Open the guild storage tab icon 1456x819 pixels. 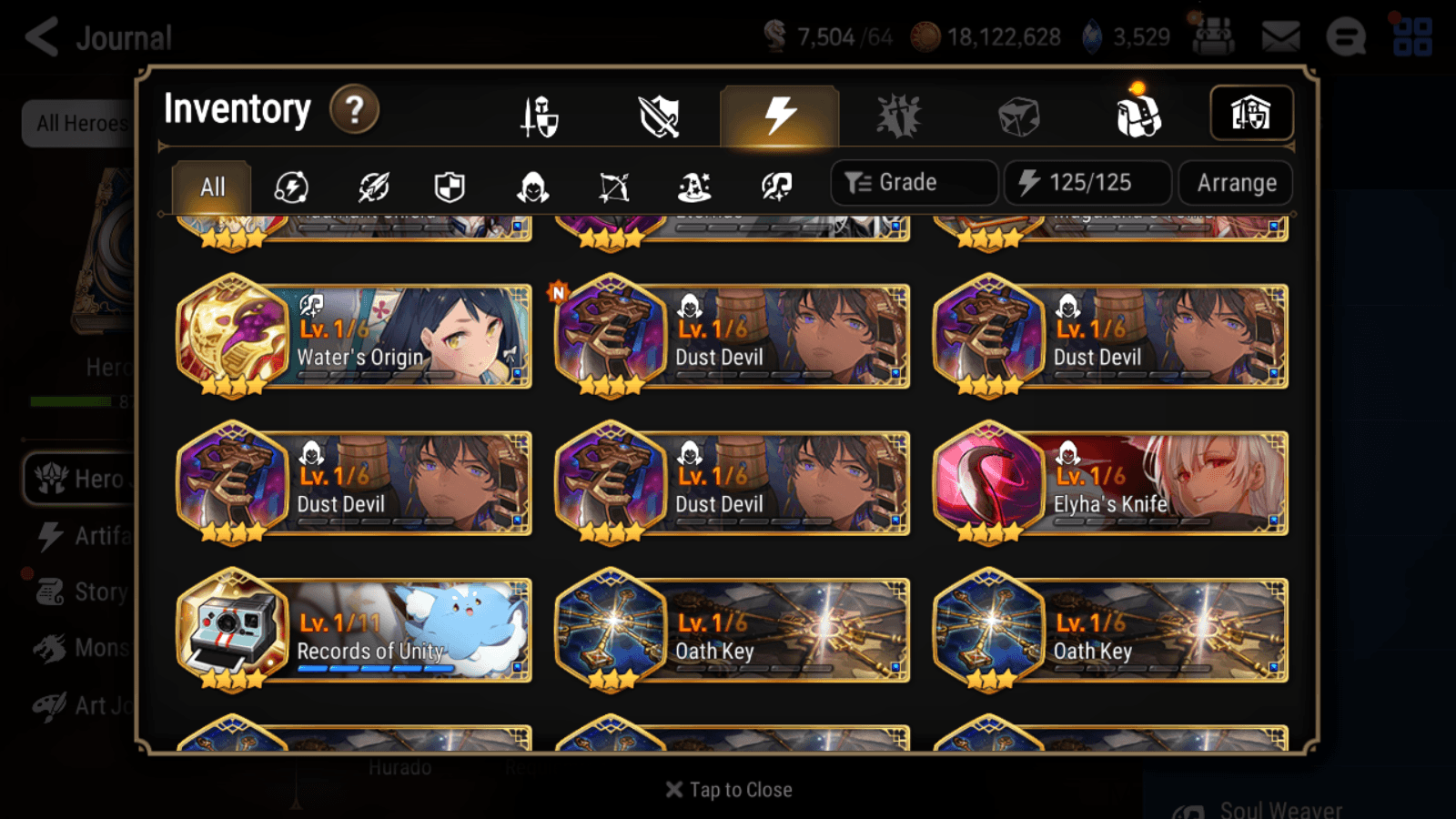1252,113
